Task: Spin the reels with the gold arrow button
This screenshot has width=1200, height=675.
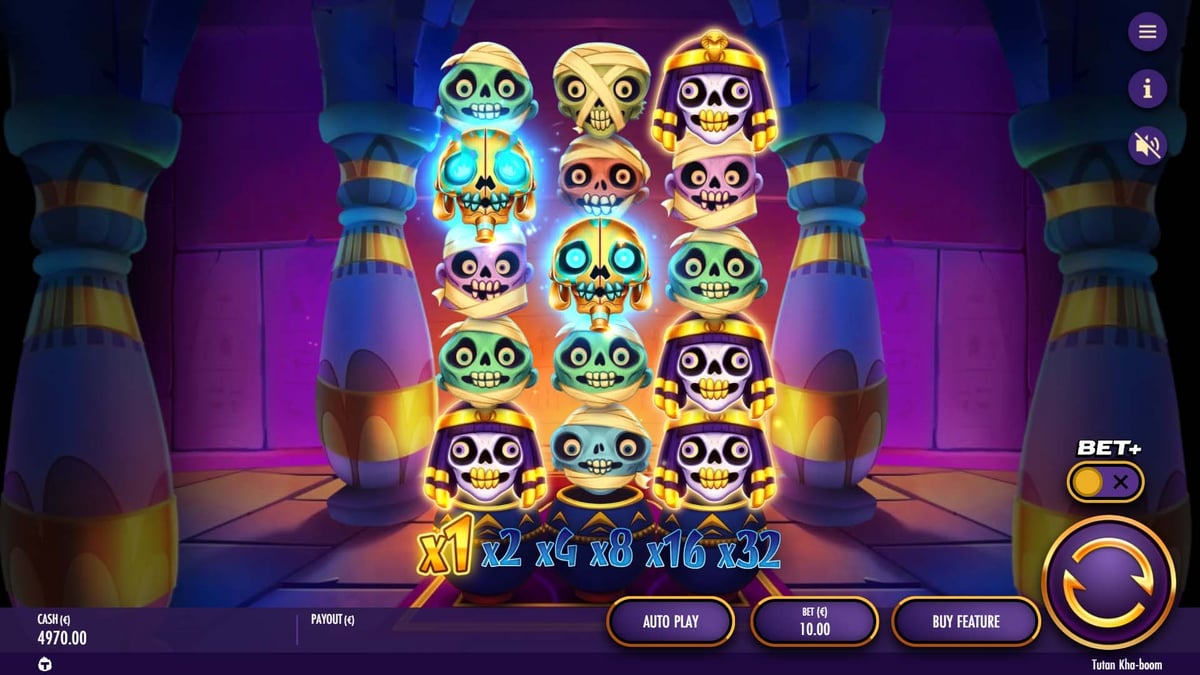Action: 1108,582
